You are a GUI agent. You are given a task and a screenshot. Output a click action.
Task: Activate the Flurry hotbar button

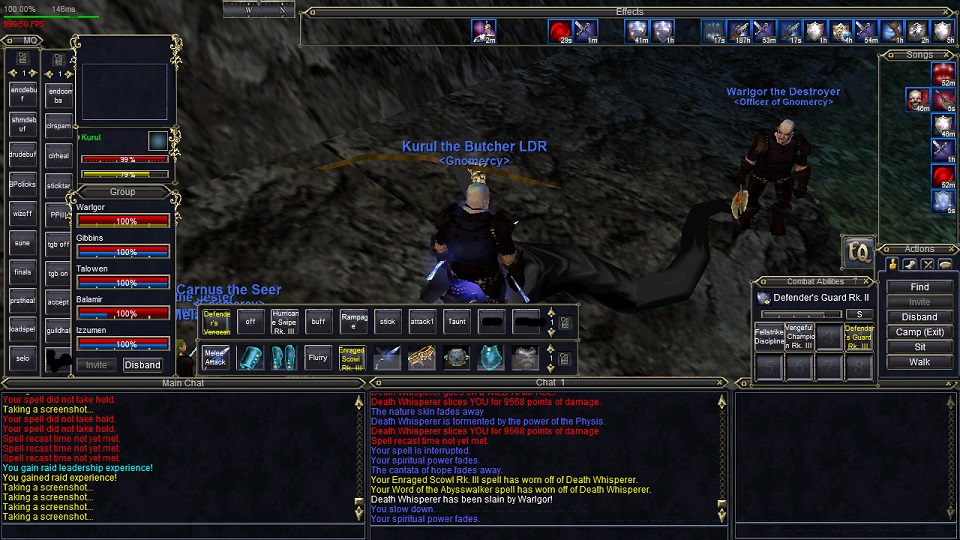click(318, 357)
